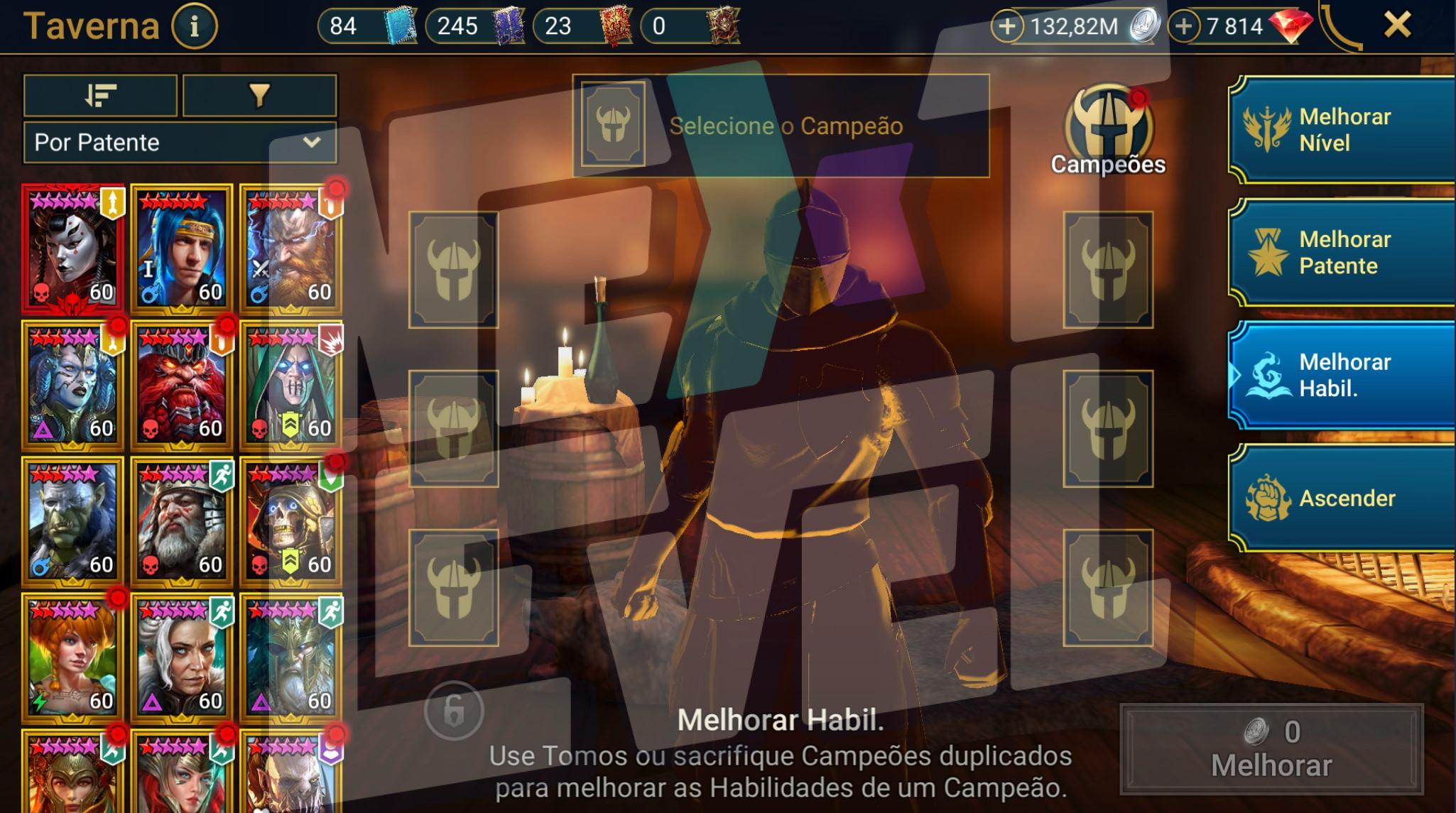Click the round padlock lock button
Screen dimensions: 1456x813
454,710
